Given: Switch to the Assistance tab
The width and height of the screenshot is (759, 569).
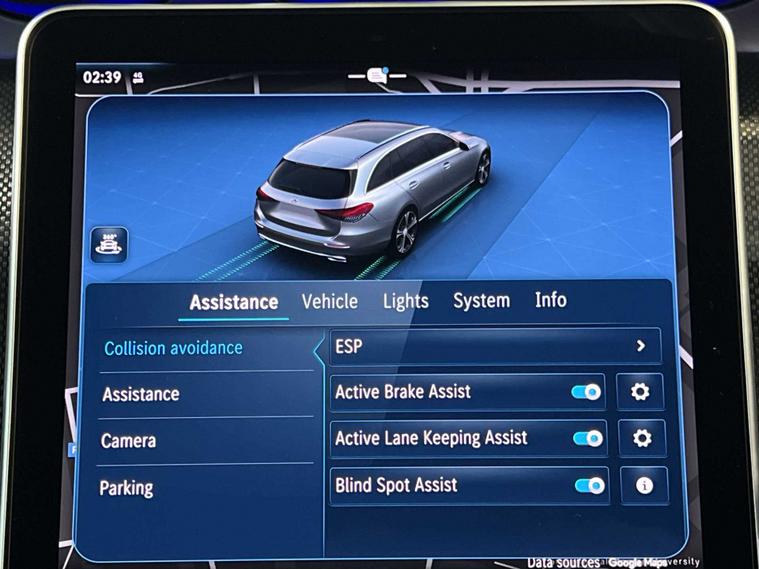Looking at the screenshot, I should 233,302.
